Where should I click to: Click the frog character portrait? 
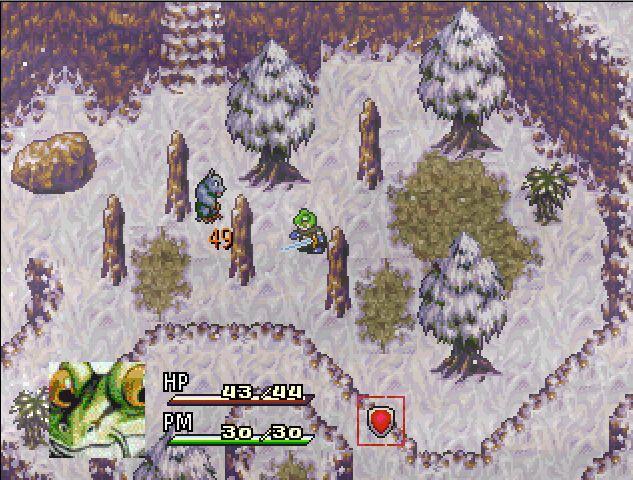(x=97, y=408)
